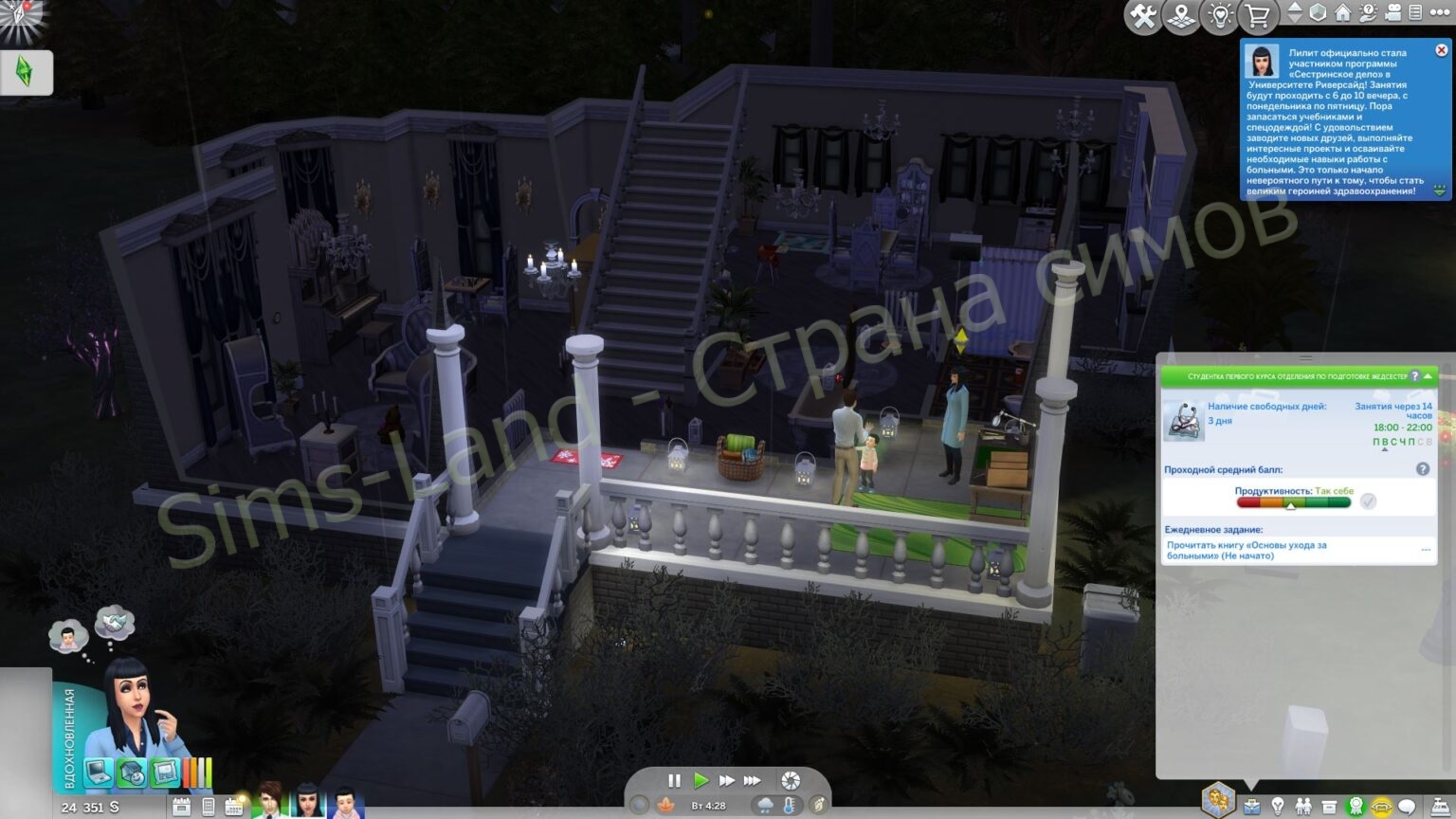Open the video capture camera icon

coord(1392,14)
